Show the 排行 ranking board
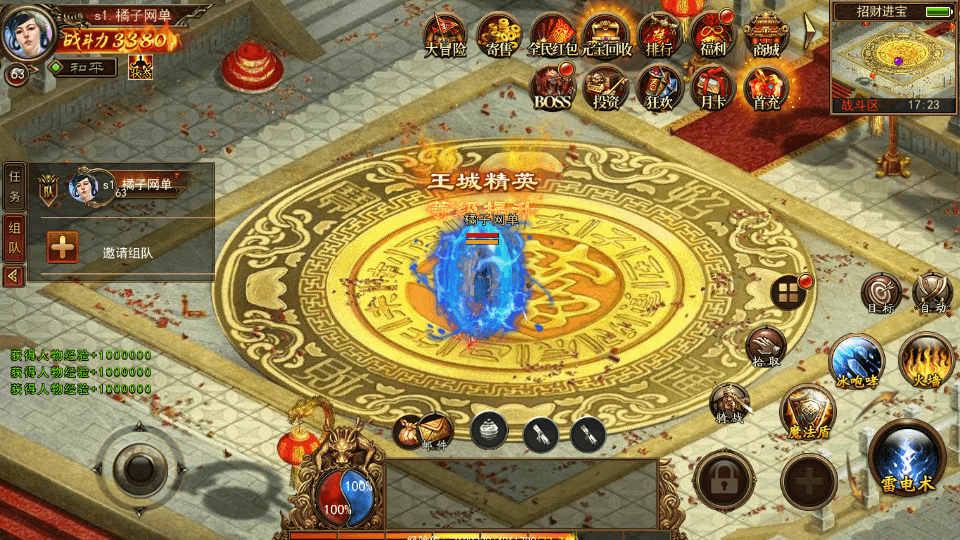This screenshot has width=960, height=540. pos(659,33)
